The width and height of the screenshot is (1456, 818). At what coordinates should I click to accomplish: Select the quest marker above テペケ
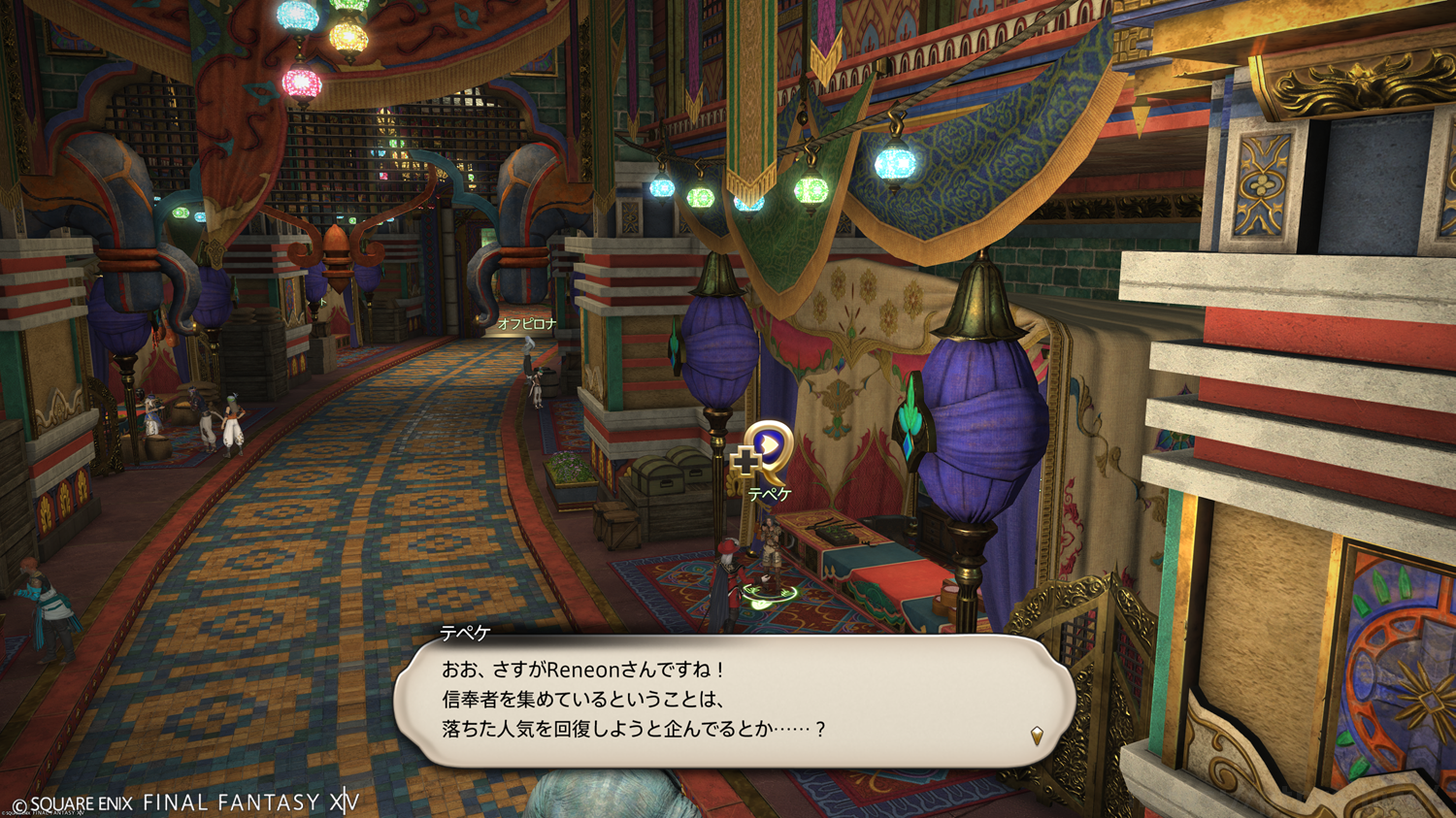(x=764, y=452)
